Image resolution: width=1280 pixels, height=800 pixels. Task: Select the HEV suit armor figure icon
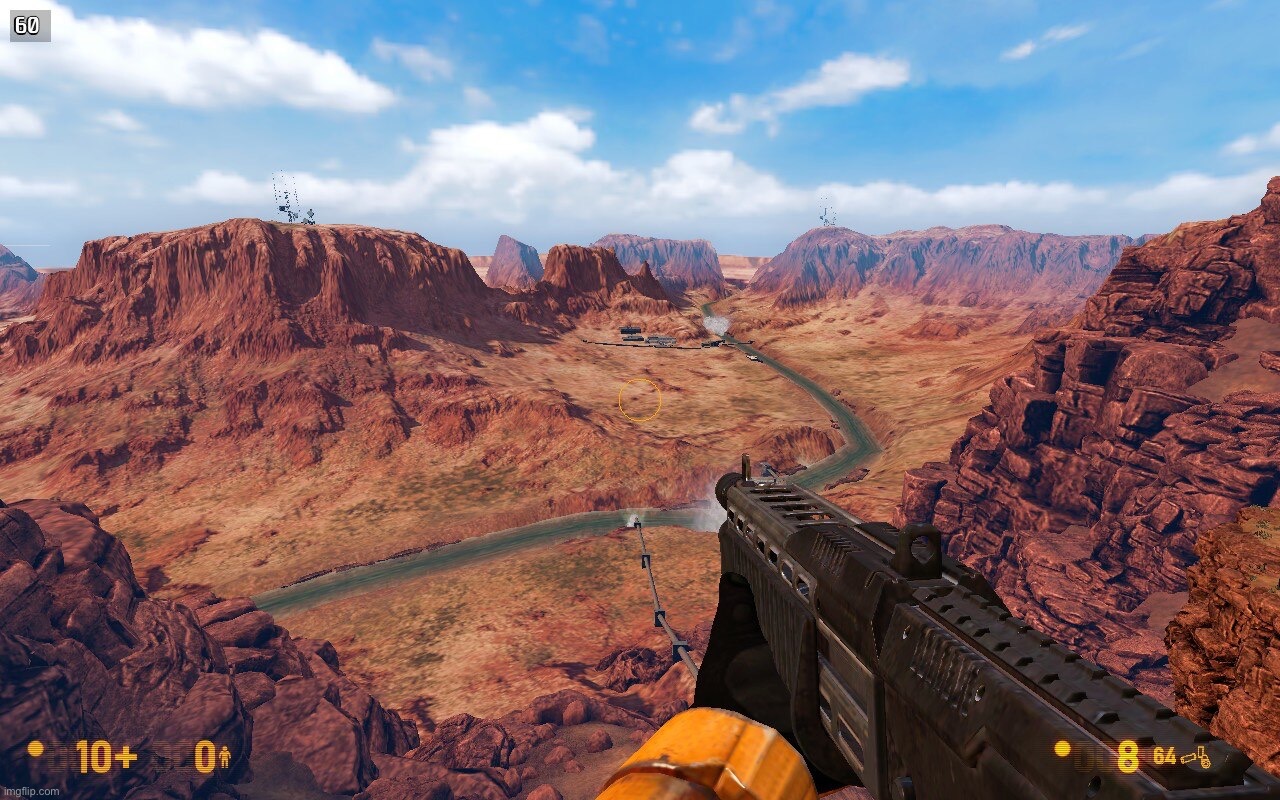[226, 756]
